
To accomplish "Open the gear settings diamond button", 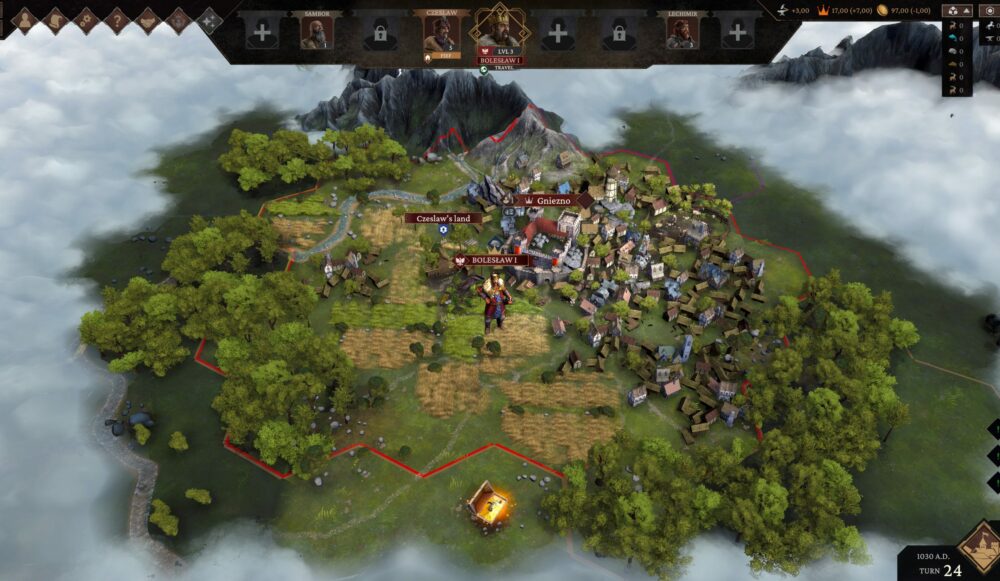I will (87, 18).
